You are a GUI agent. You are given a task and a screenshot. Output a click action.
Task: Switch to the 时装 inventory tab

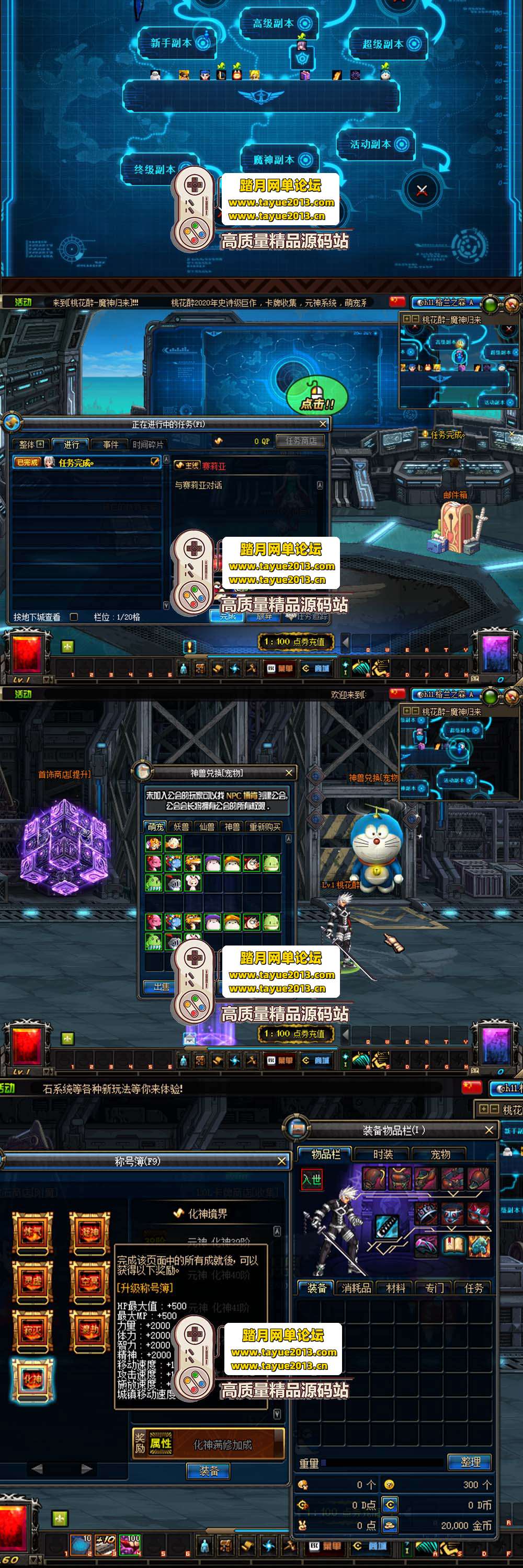[x=383, y=1154]
